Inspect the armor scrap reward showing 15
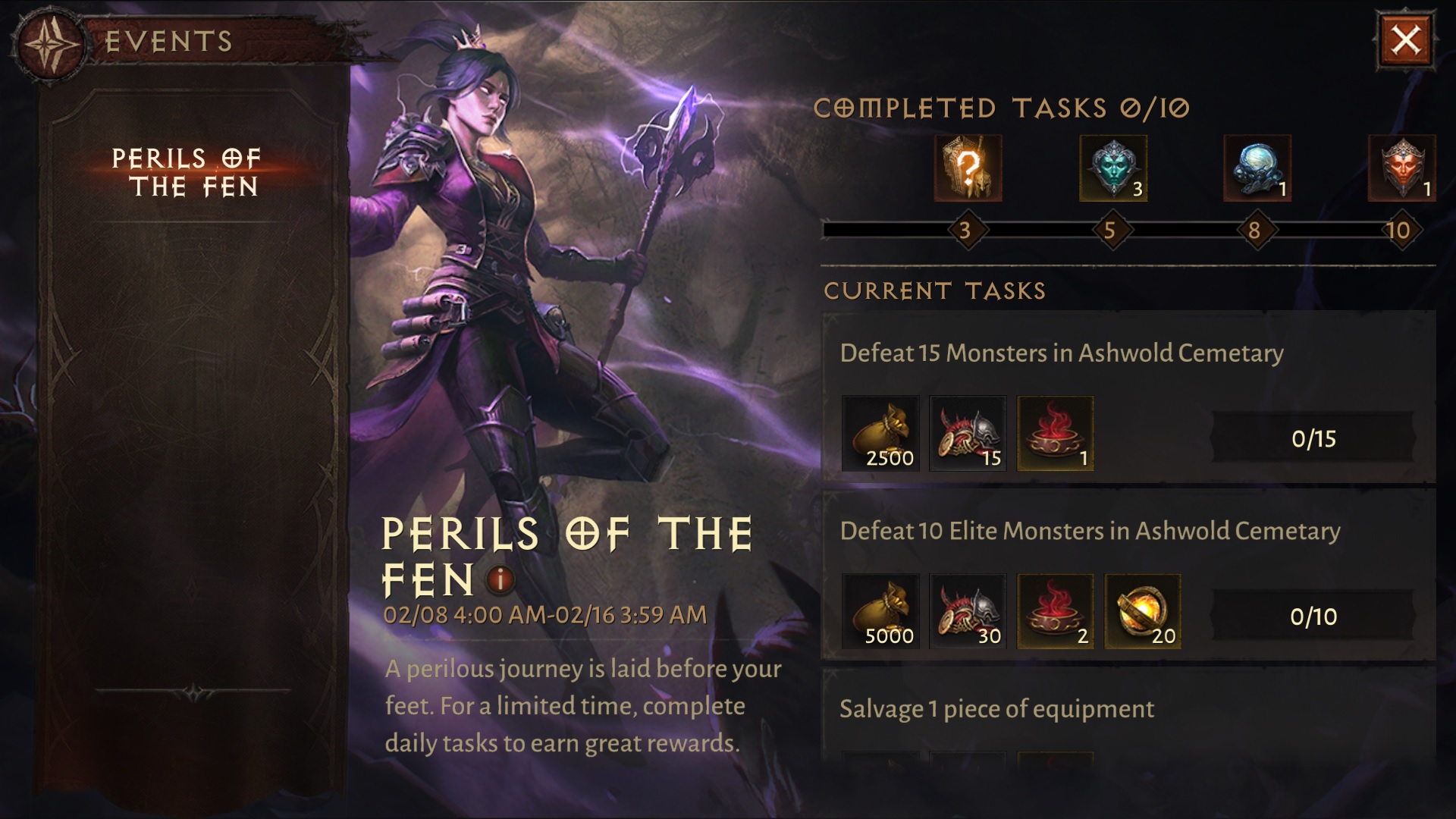The image size is (1456, 819). 968,433
